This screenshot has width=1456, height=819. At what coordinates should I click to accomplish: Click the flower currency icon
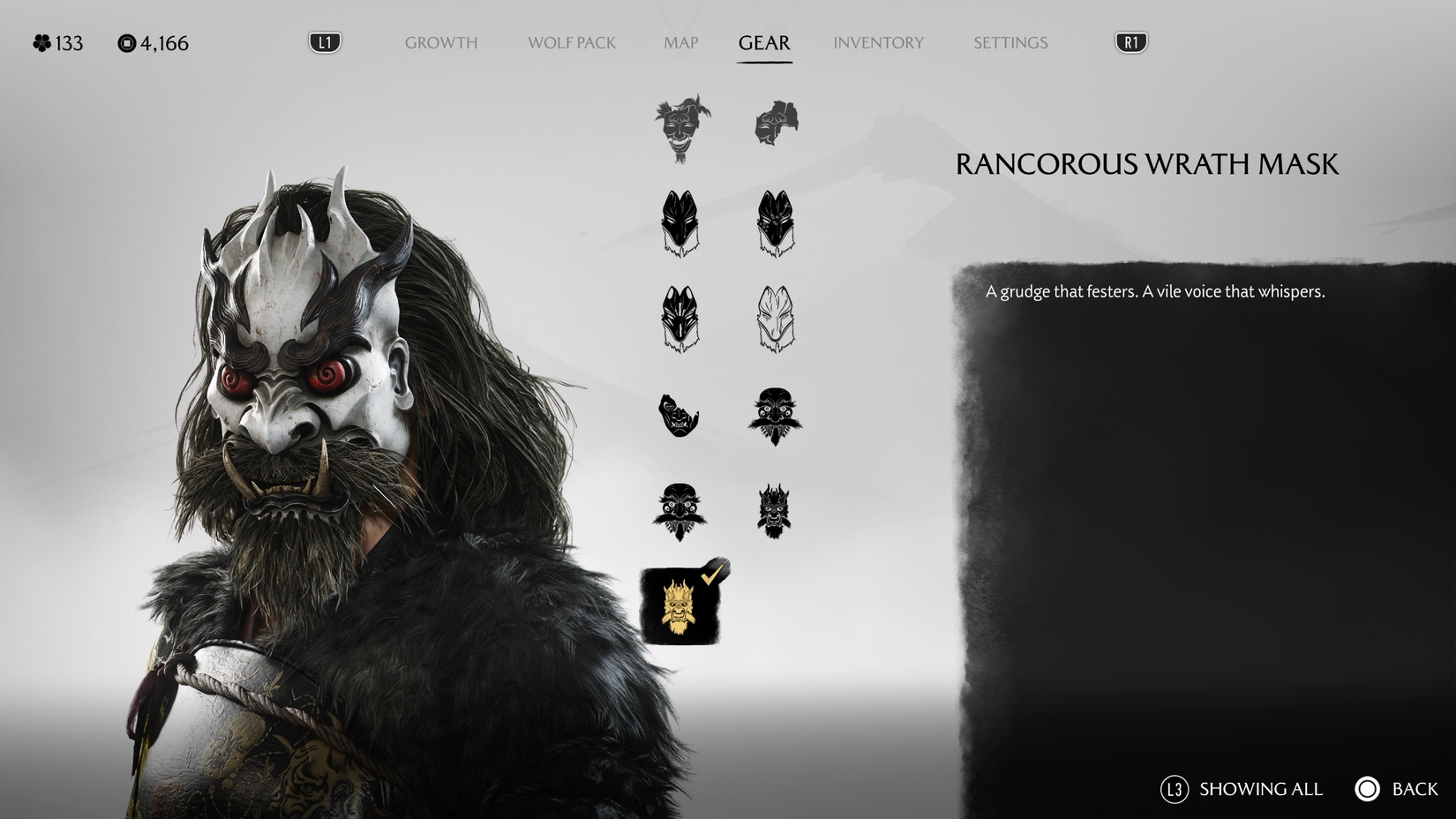coord(39,42)
